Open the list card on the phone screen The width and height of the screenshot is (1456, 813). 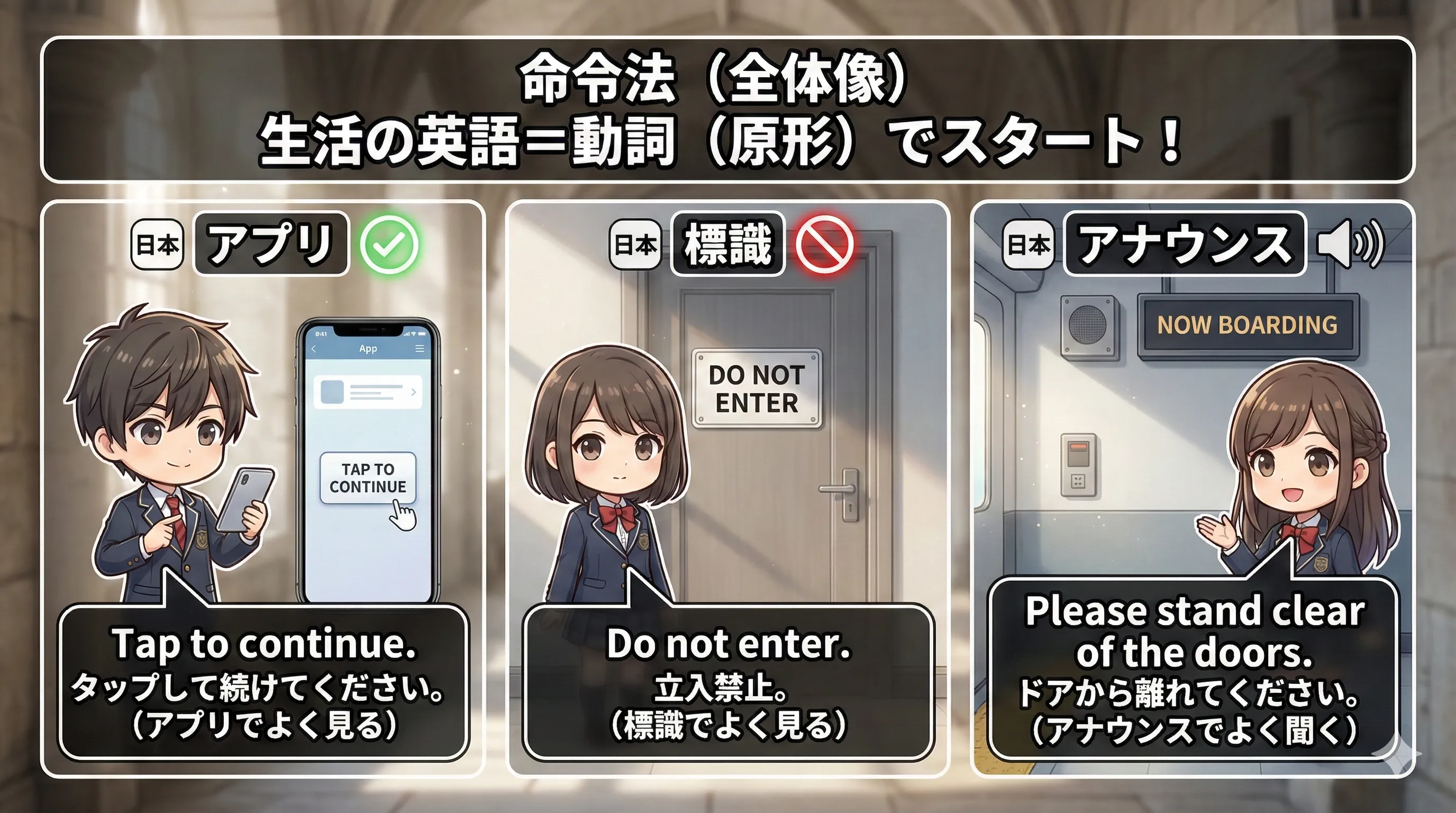coord(367,392)
